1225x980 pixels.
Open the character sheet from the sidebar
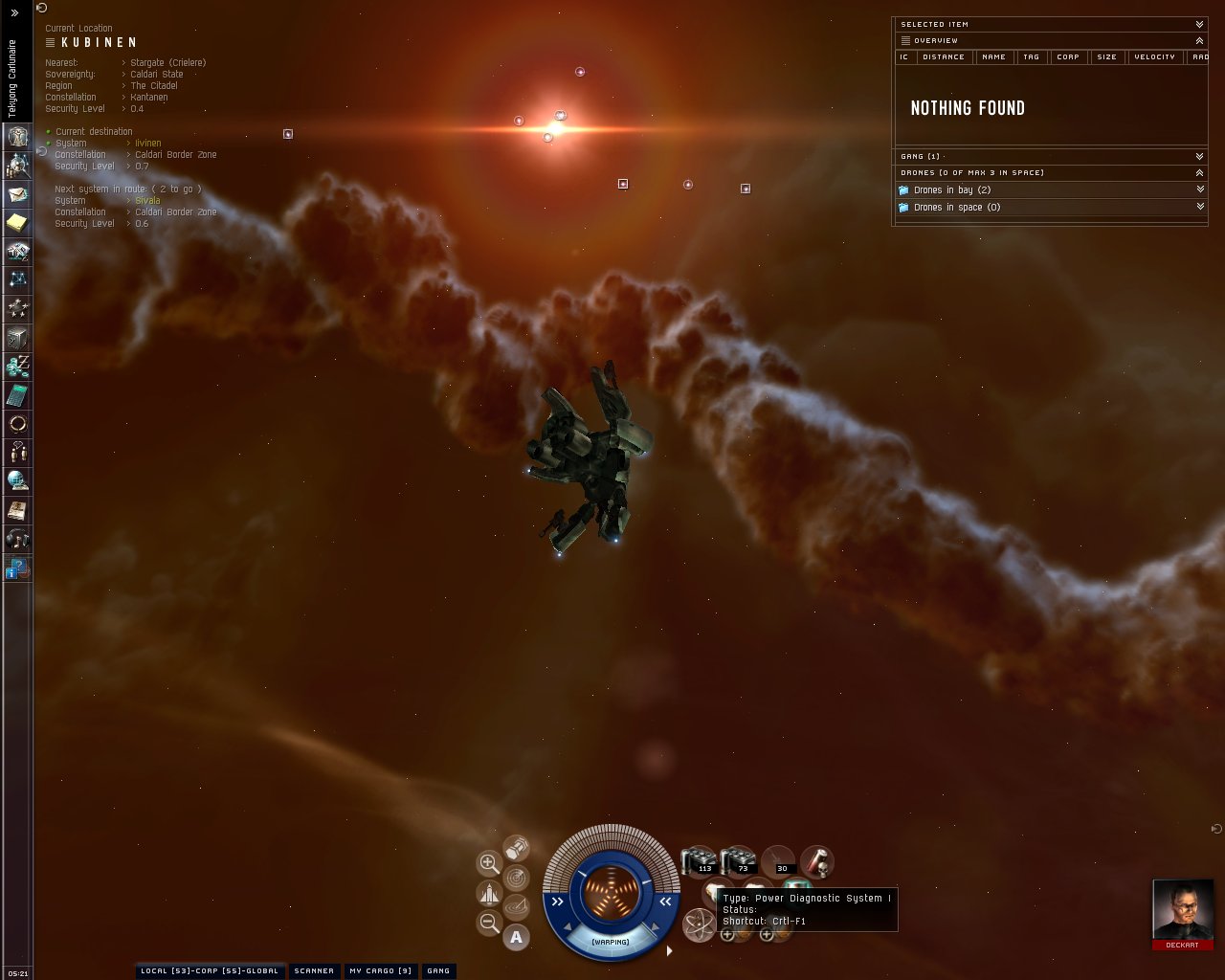[17, 136]
